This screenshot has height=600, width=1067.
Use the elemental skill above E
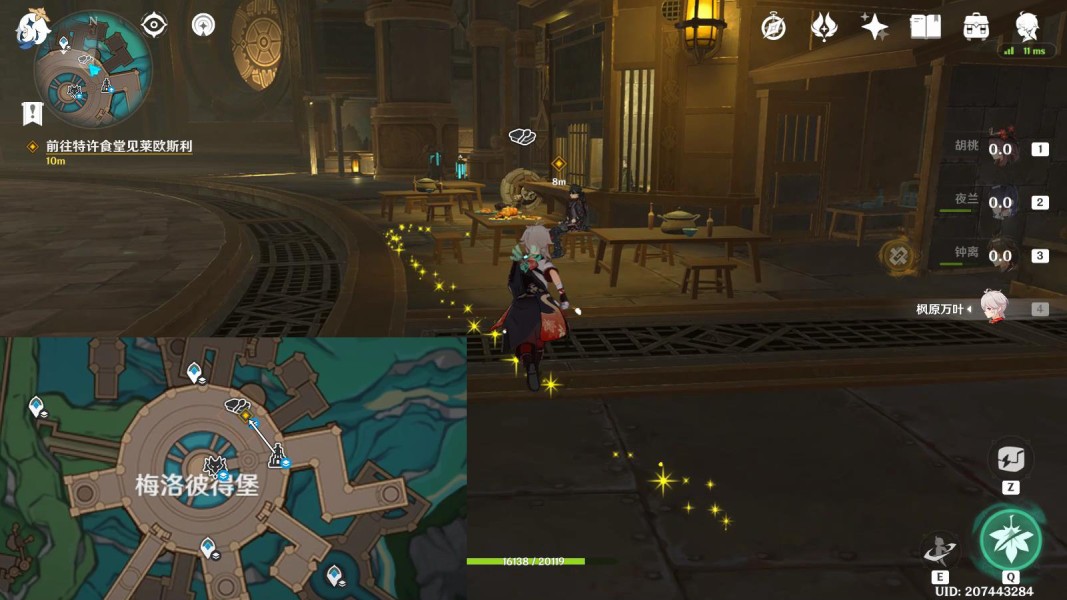point(940,548)
